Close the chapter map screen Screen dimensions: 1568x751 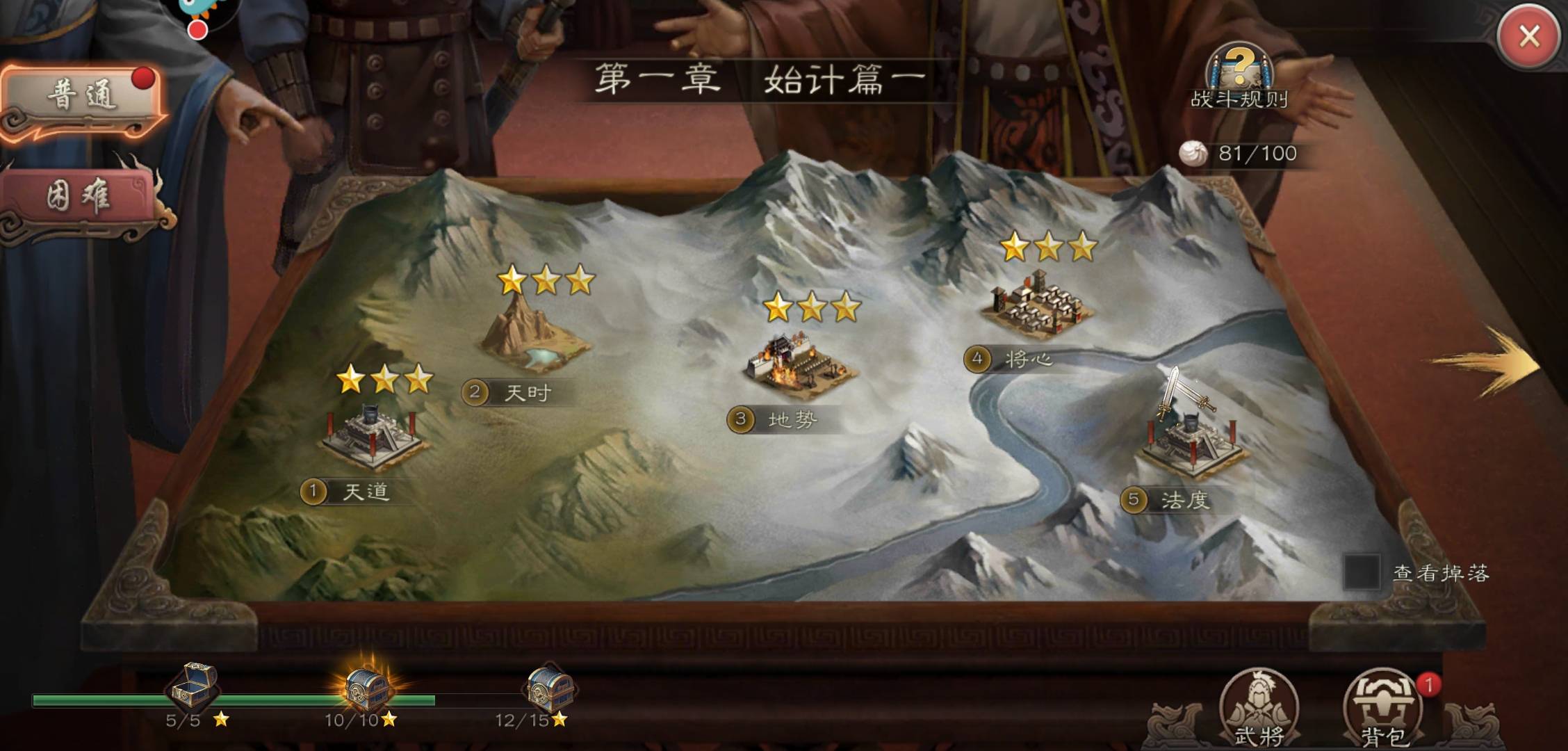pyautogui.click(x=1528, y=36)
